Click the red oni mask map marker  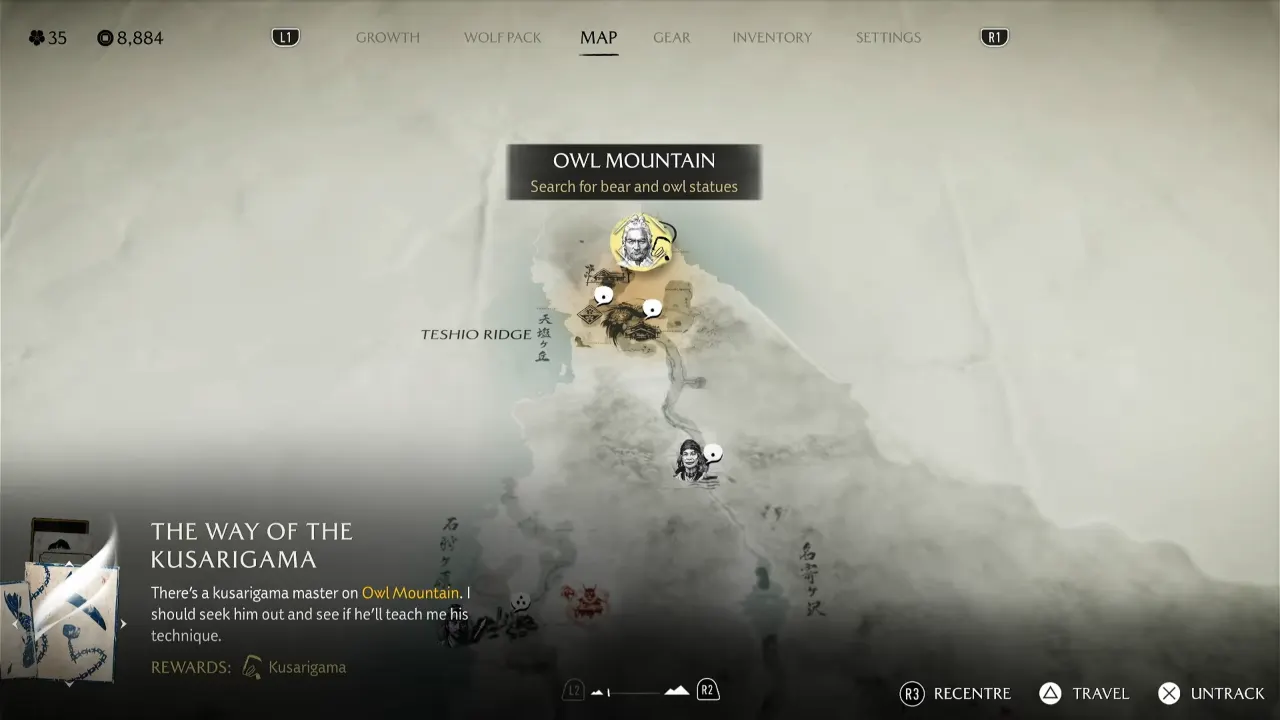(584, 603)
